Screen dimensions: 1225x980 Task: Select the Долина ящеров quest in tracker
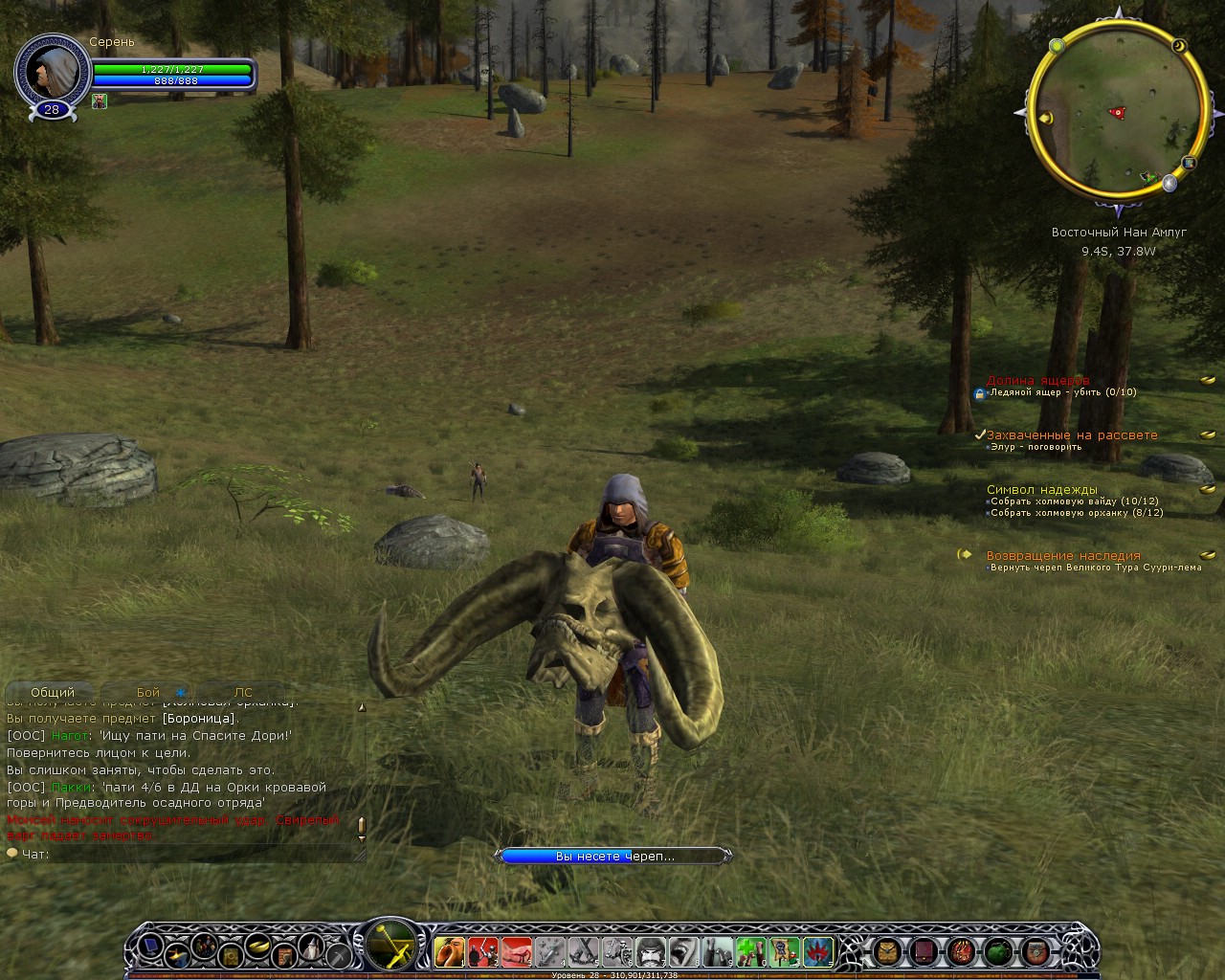coord(1037,381)
